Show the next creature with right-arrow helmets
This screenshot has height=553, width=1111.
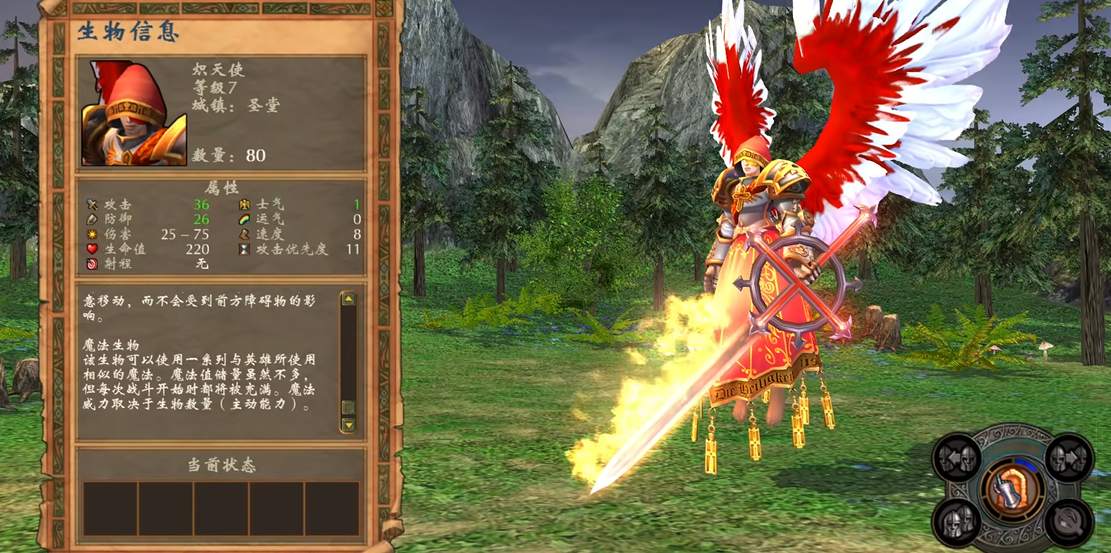point(1068,458)
